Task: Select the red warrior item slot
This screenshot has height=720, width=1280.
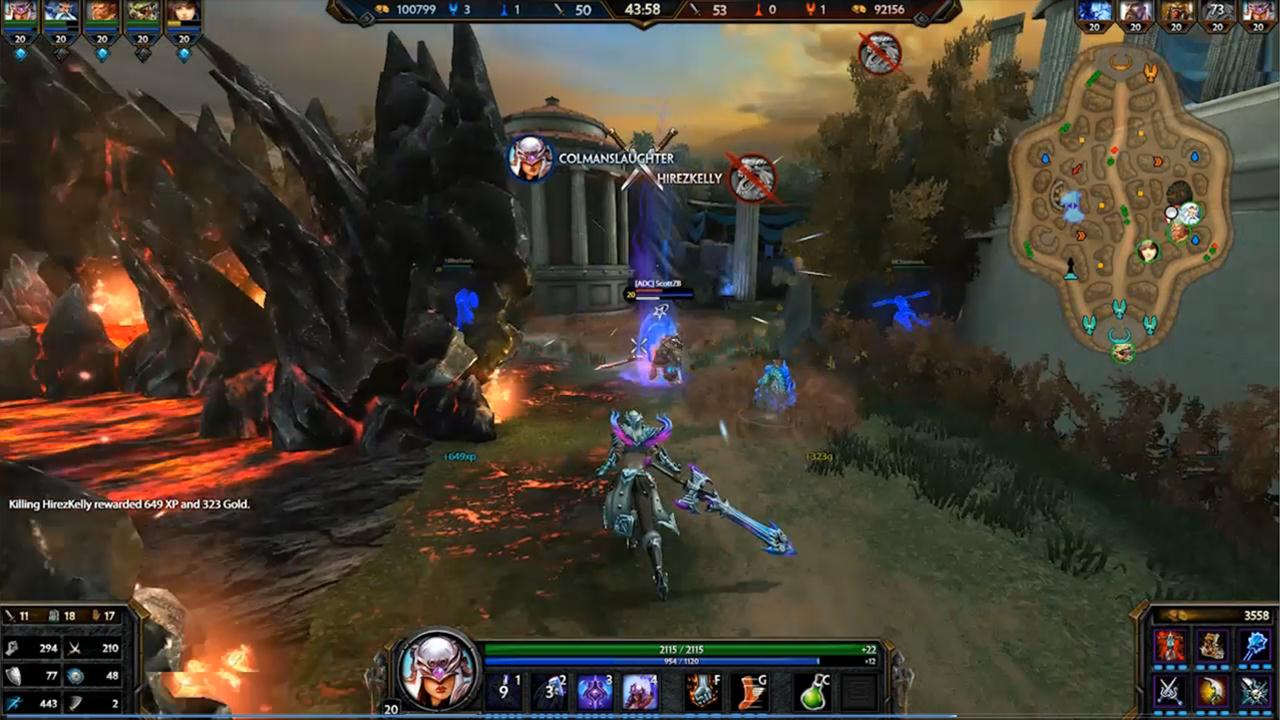Action: coord(1169,646)
